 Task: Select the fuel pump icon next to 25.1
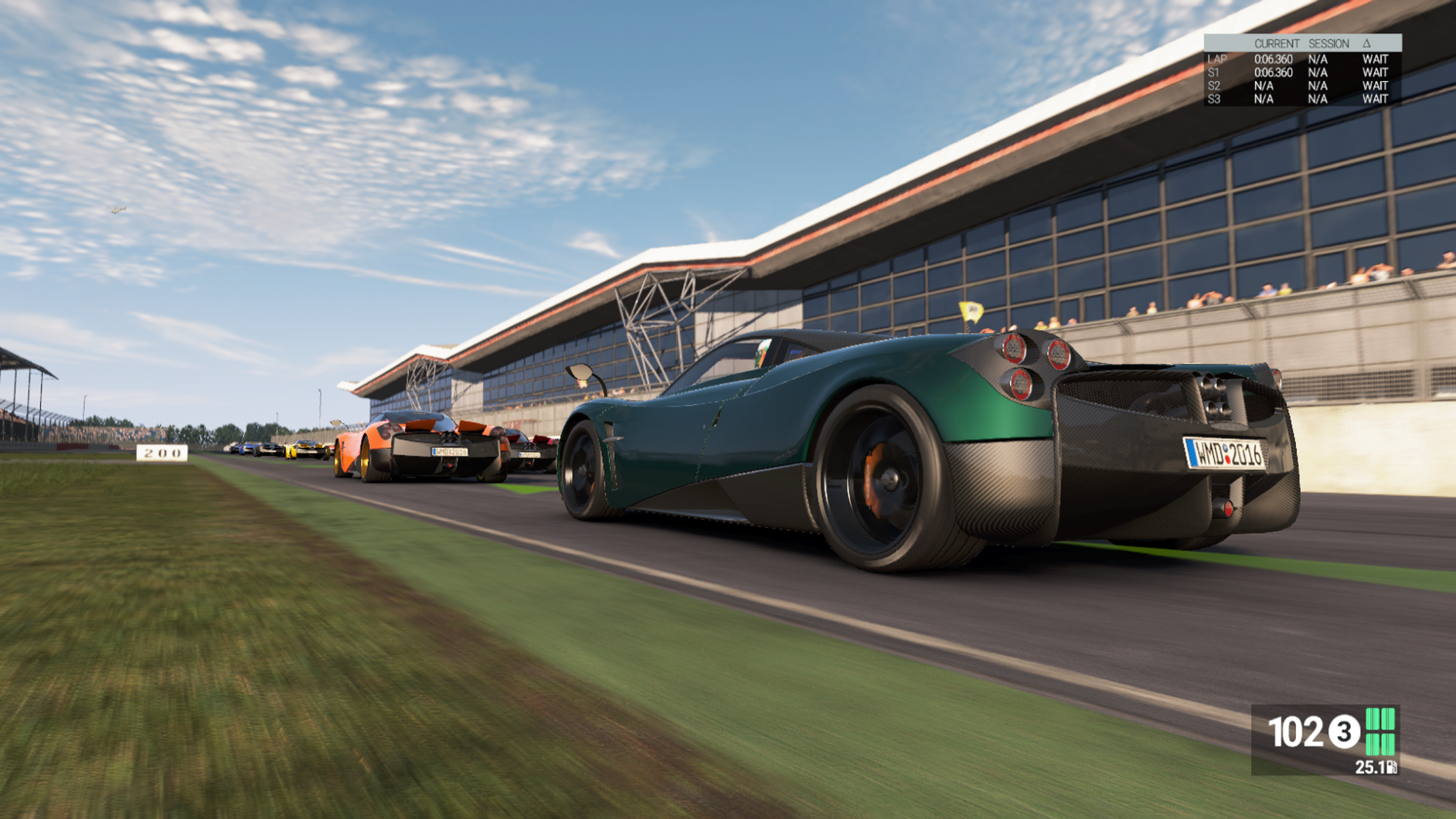point(1391,768)
